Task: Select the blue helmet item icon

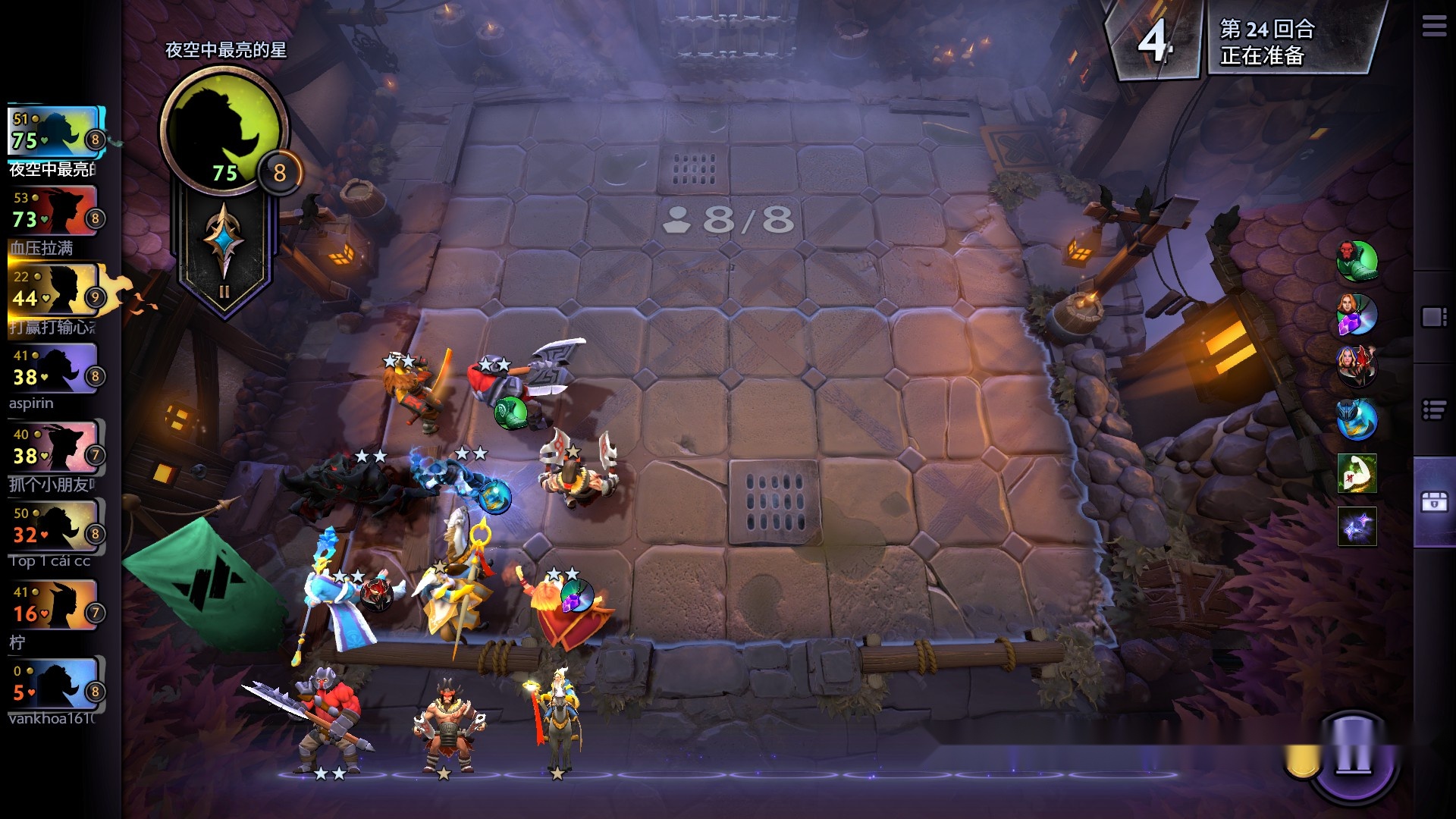Action: (1357, 419)
